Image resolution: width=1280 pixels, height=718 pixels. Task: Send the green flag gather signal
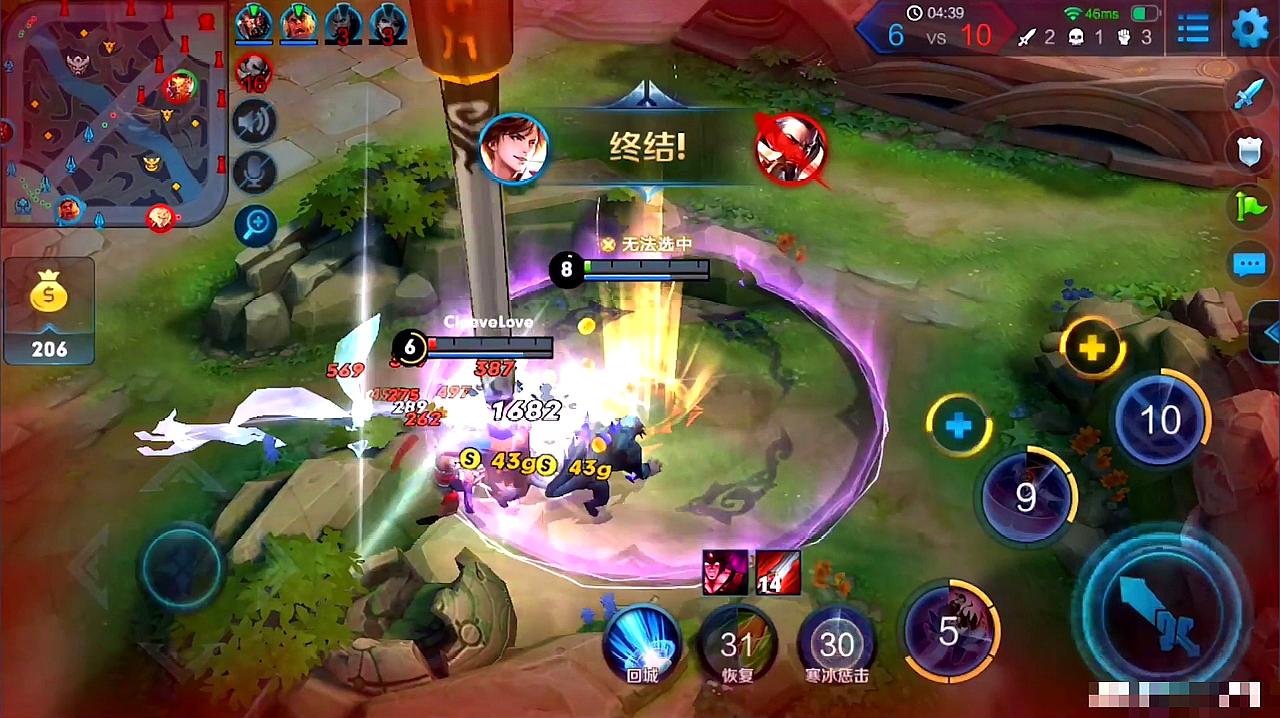click(x=1250, y=207)
